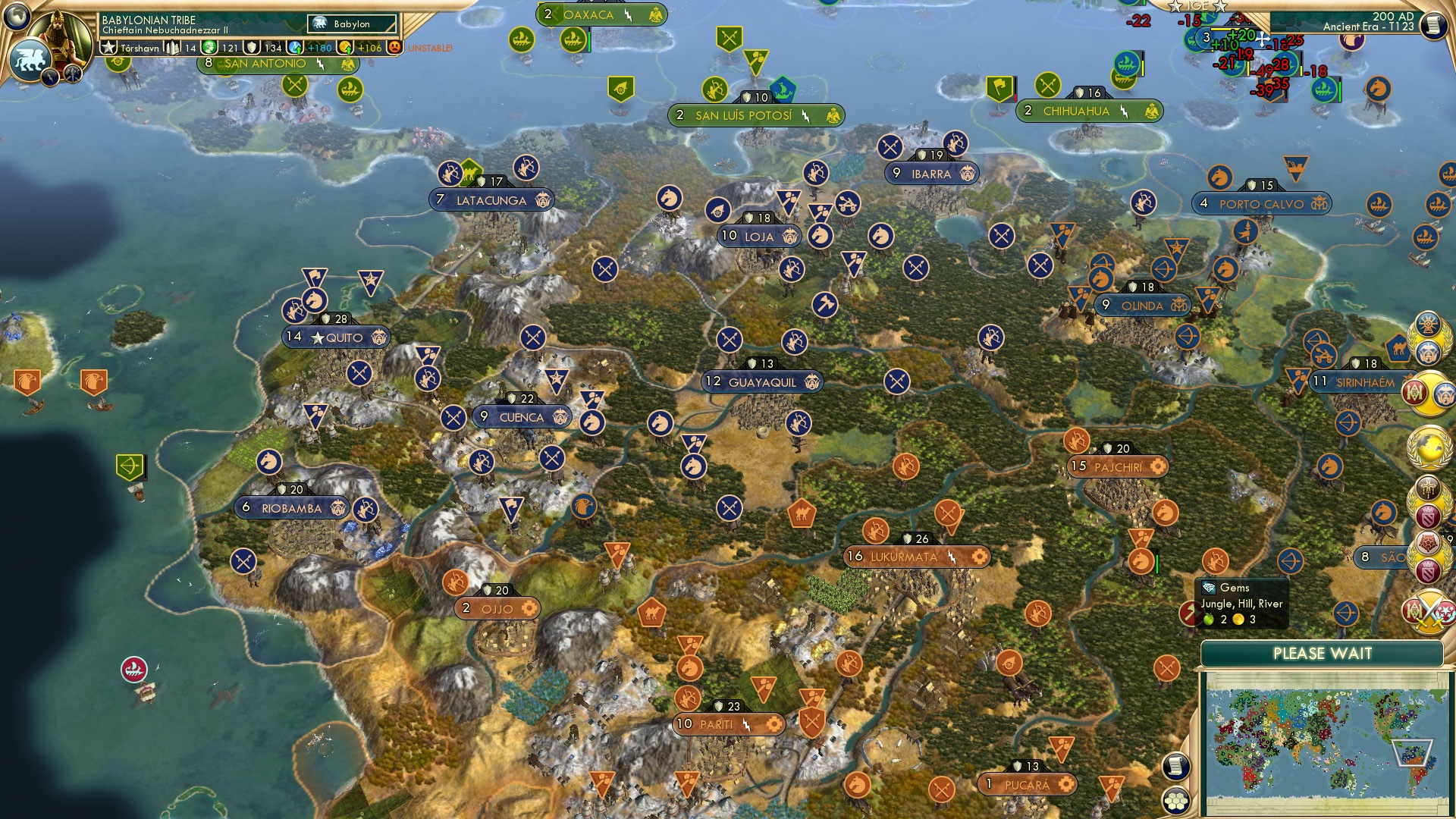Open strategic view with the globe icon
1456x819 pixels.
tap(17, 18)
